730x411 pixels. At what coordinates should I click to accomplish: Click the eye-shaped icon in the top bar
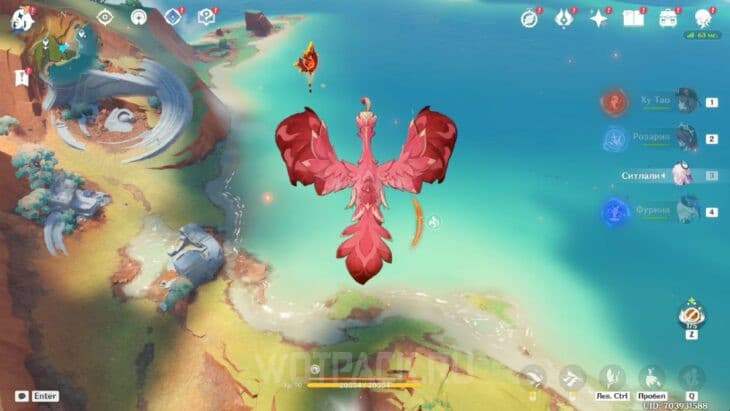coord(104,16)
